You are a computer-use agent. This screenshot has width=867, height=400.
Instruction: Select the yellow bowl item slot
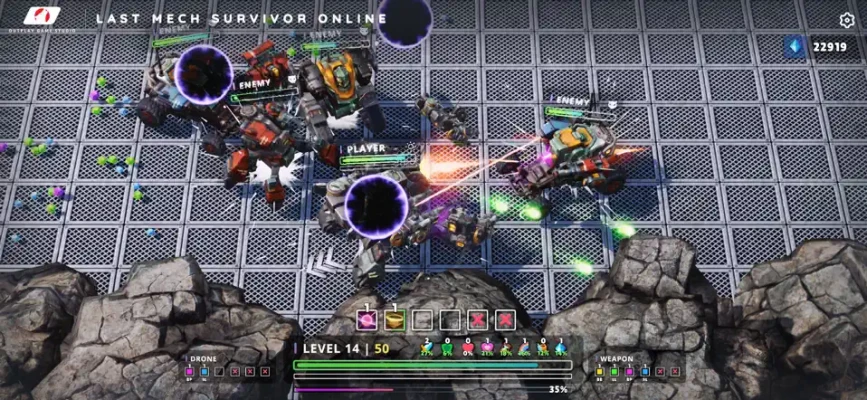tap(394, 321)
